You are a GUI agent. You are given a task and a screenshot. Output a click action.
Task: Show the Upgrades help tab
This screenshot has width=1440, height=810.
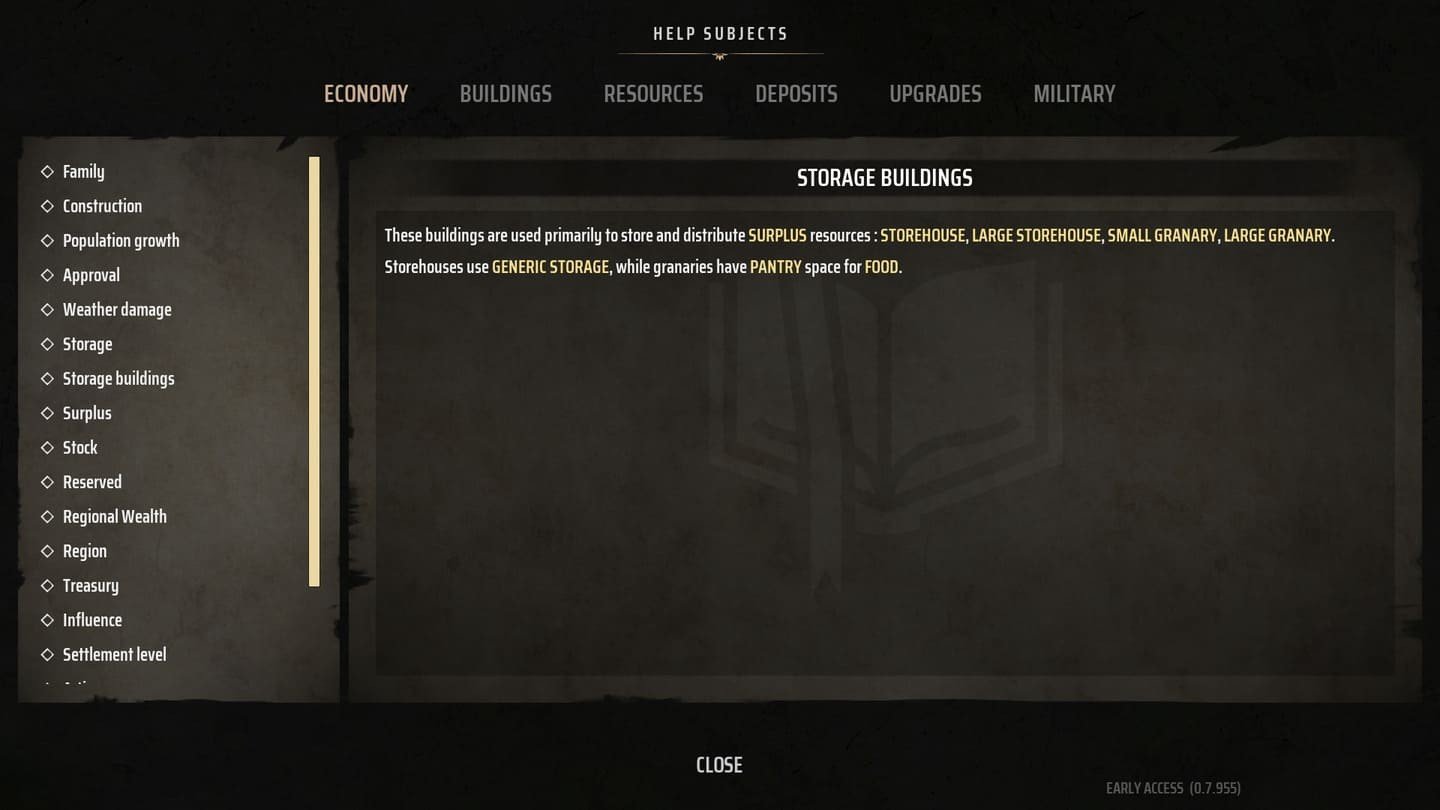point(935,94)
